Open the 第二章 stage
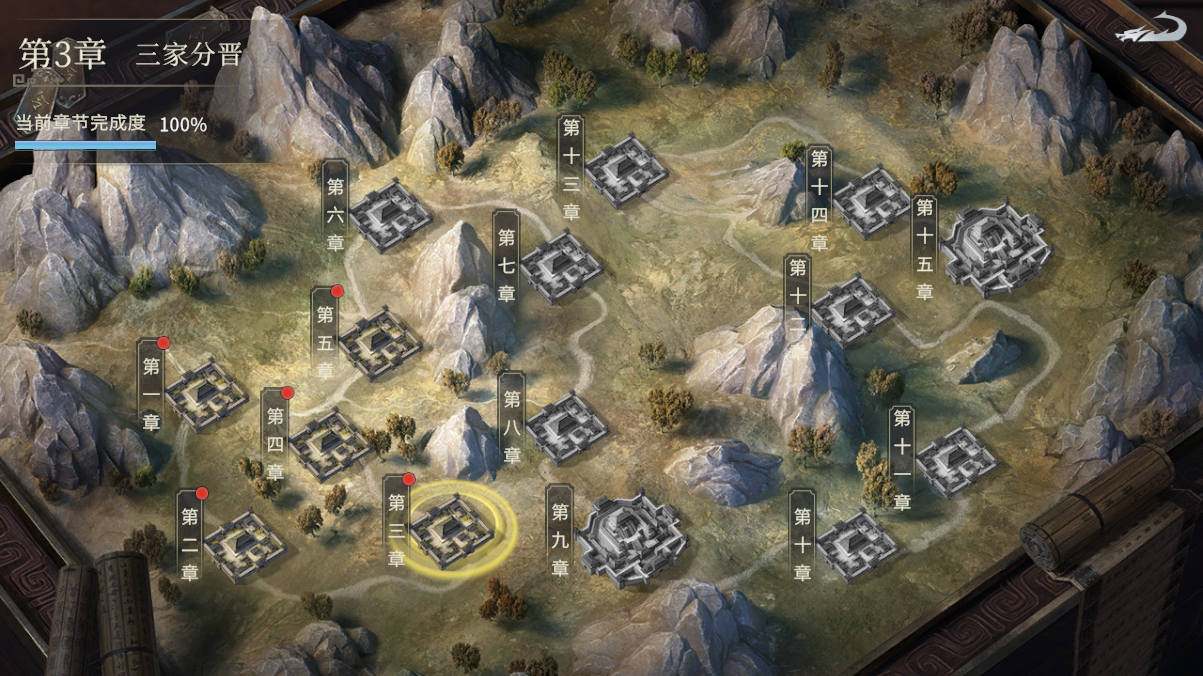This screenshot has width=1203, height=676. 244,545
